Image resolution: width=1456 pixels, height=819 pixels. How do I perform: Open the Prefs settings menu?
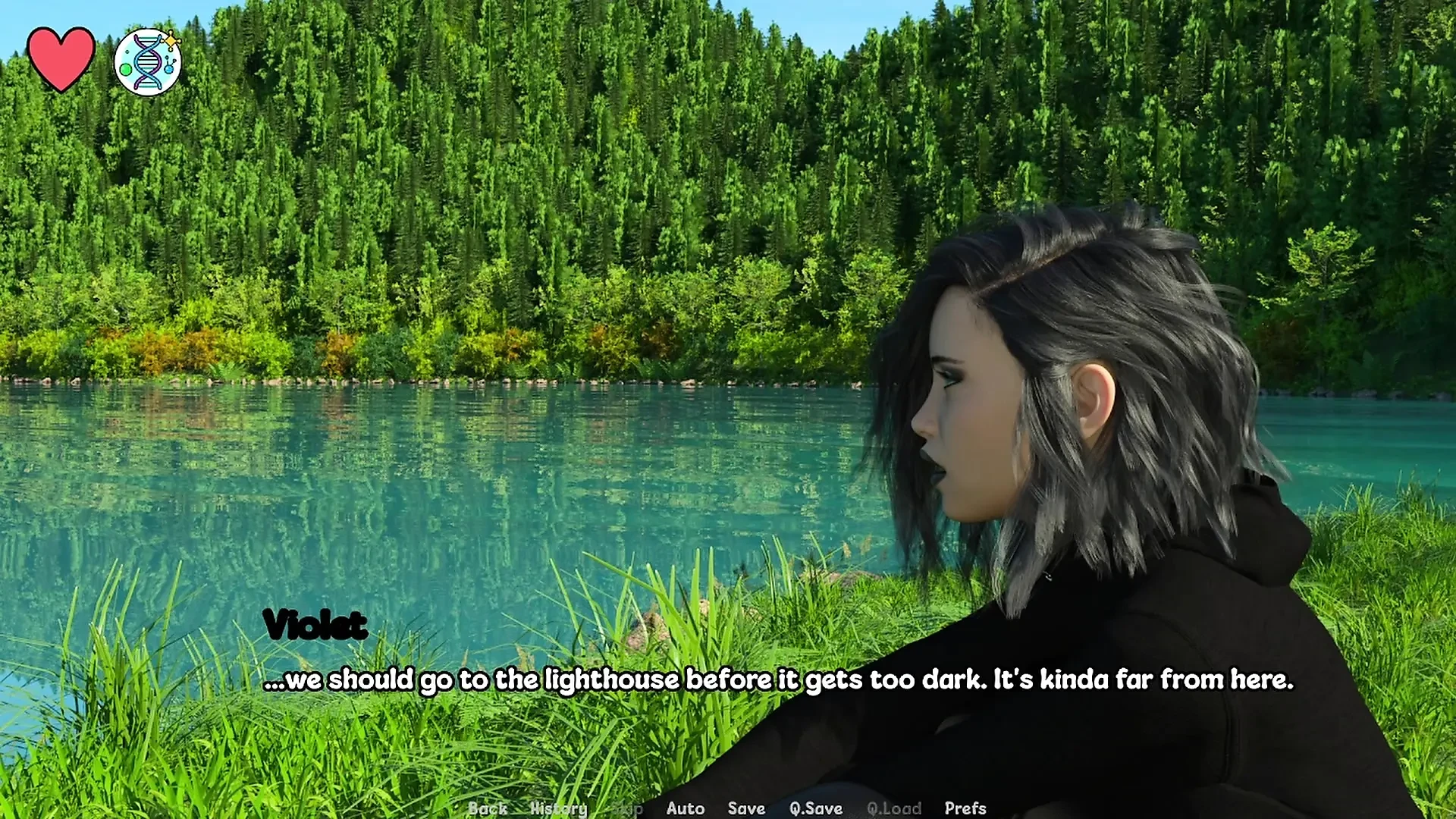965,808
